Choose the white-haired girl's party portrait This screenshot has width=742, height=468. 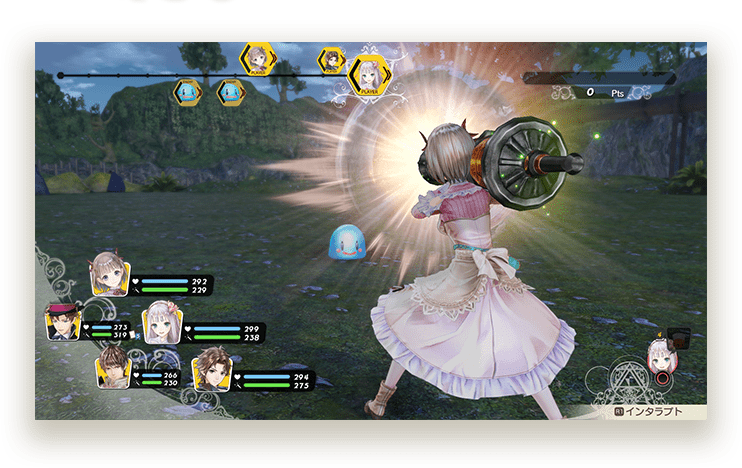(x=162, y=322)
